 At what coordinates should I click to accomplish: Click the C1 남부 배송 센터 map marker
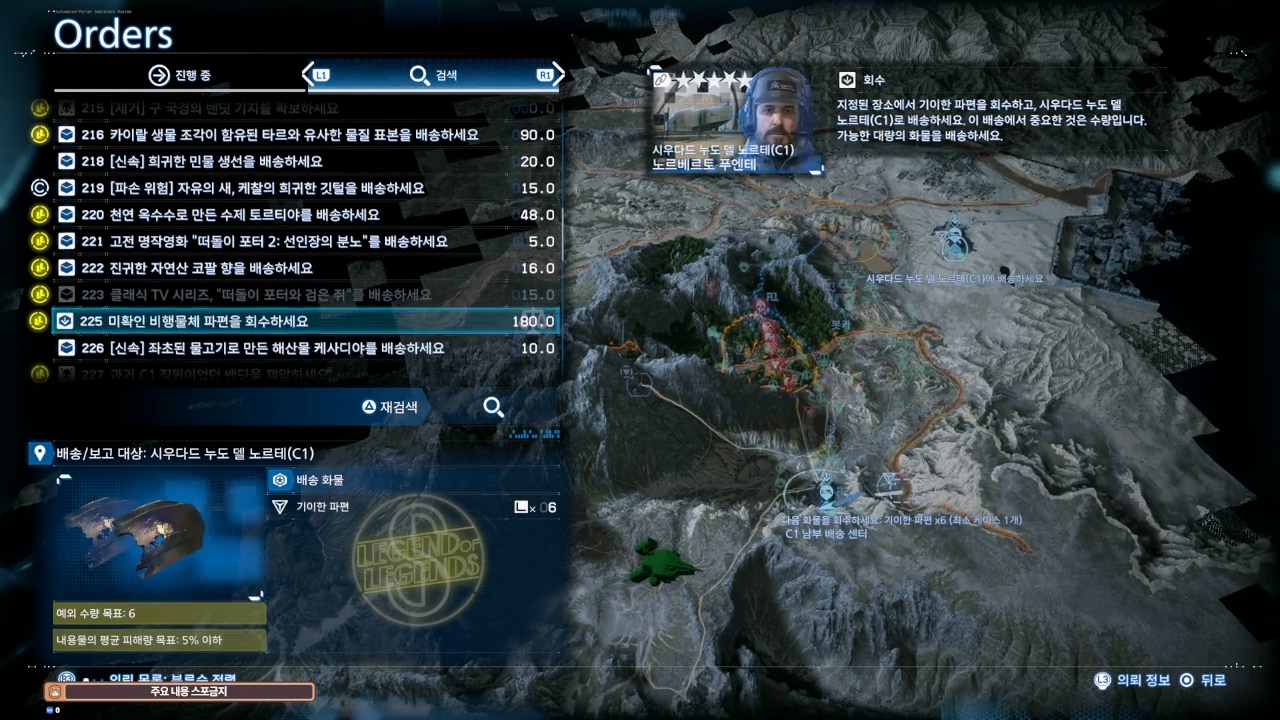point(826,492)
